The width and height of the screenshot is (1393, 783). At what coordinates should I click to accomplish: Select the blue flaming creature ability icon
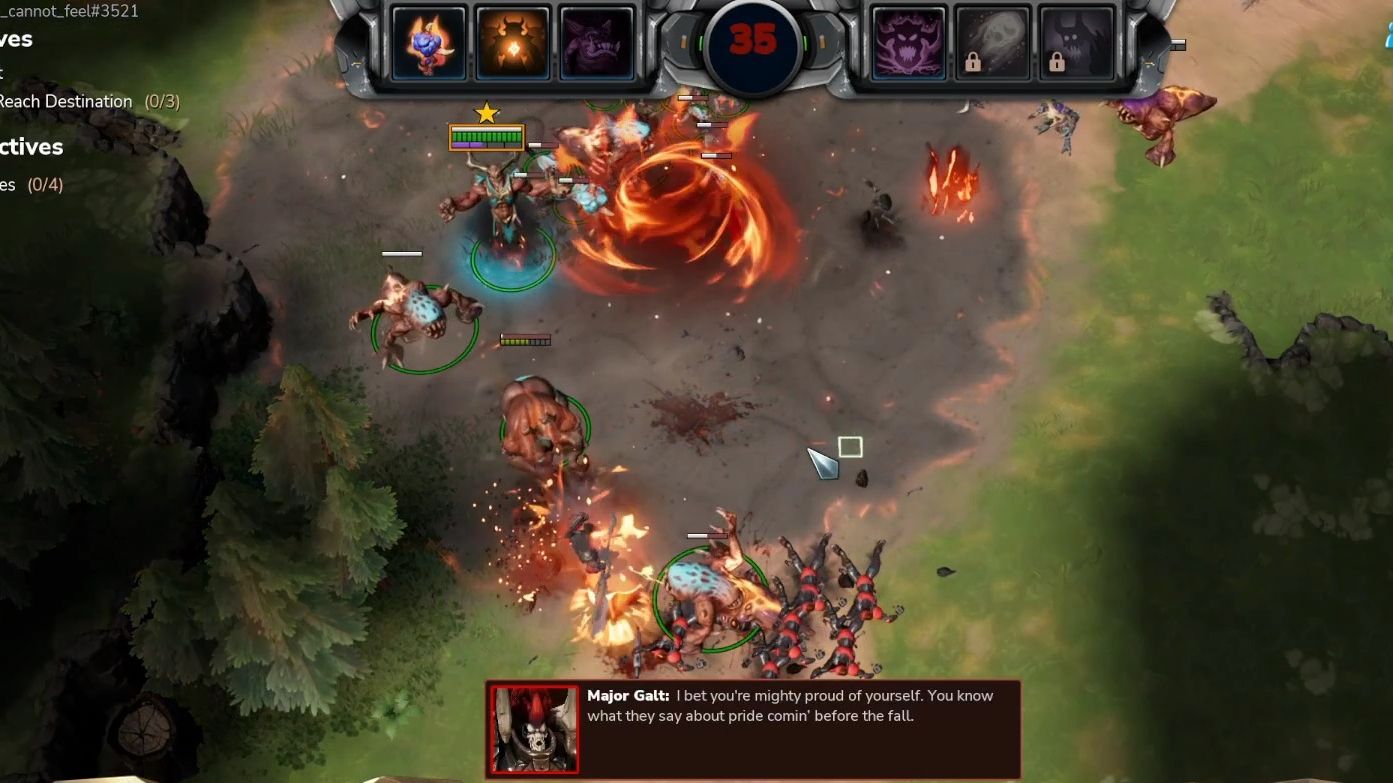point(429,42)
